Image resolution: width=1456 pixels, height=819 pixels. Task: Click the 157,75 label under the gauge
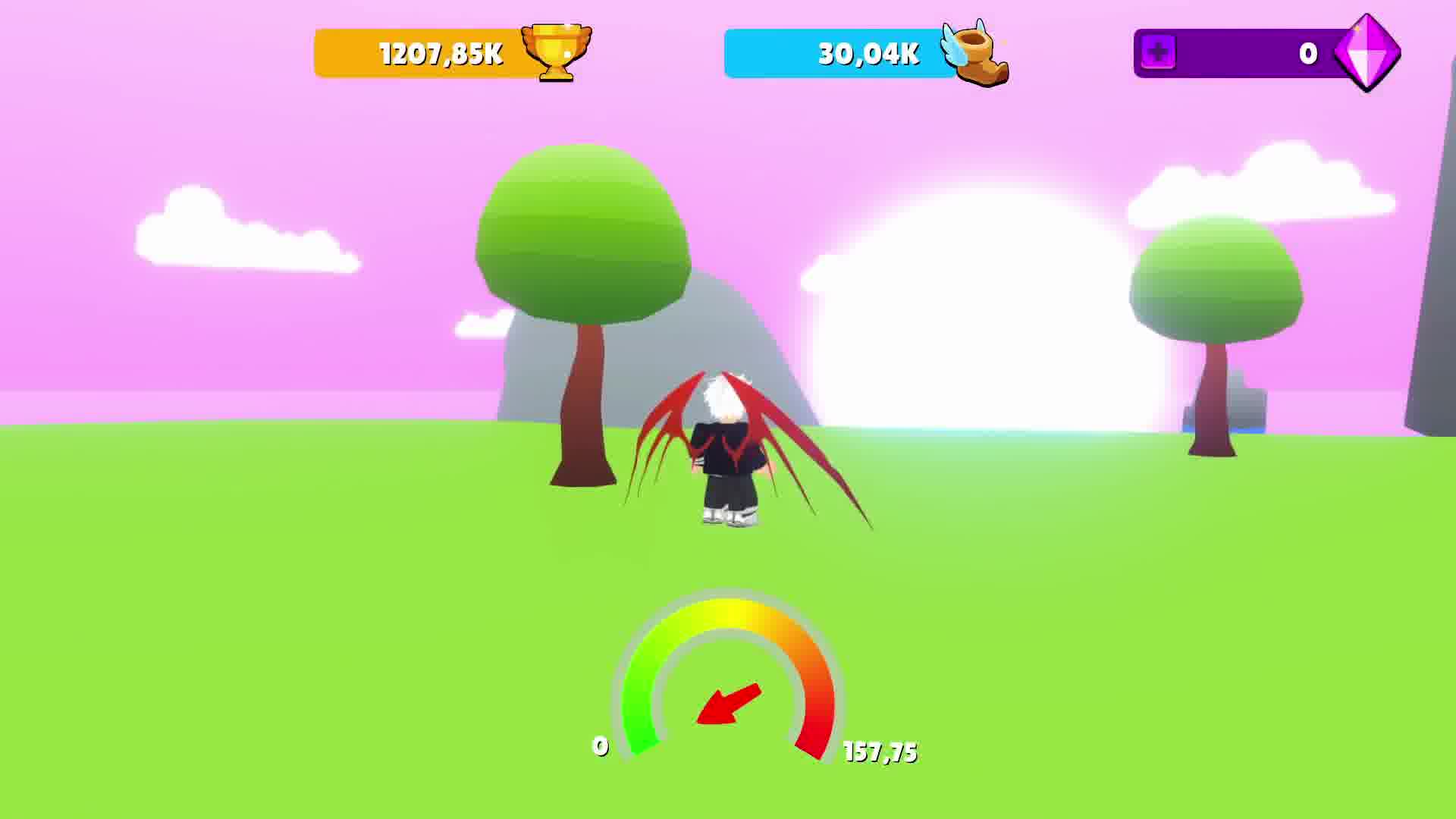pos(880,752)
